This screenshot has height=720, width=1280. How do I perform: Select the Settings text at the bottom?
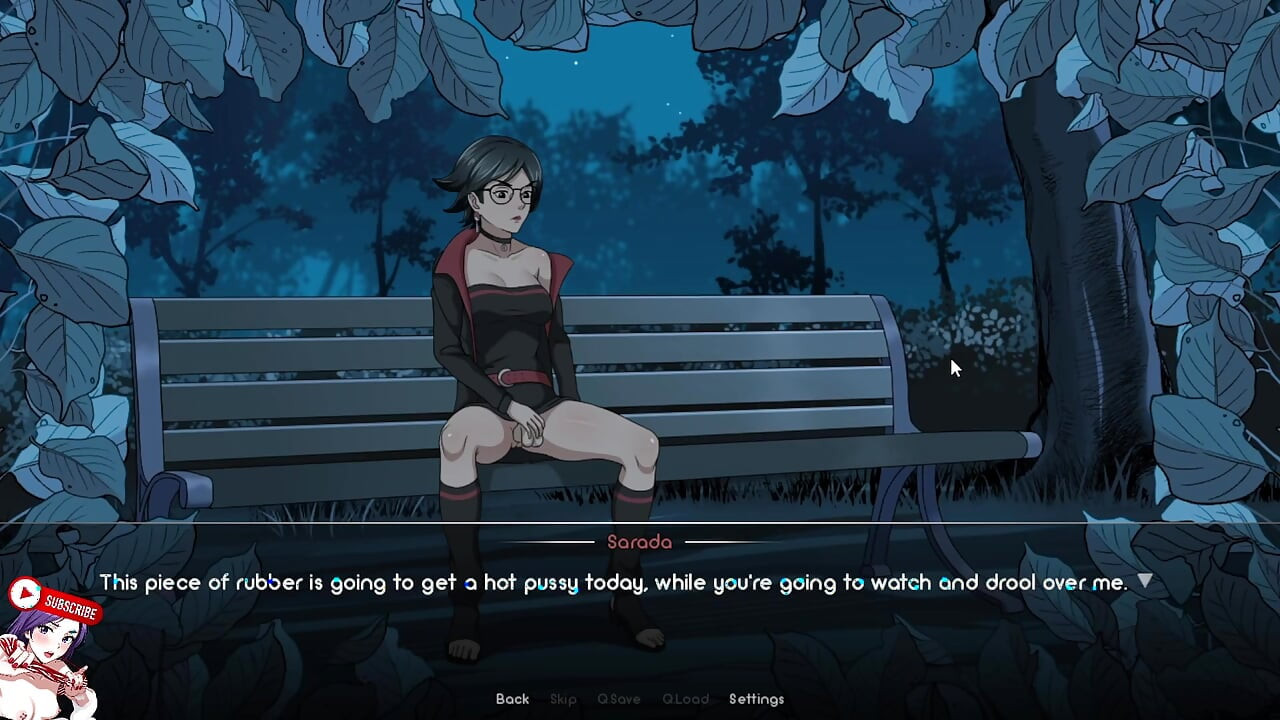pos(757,699)
